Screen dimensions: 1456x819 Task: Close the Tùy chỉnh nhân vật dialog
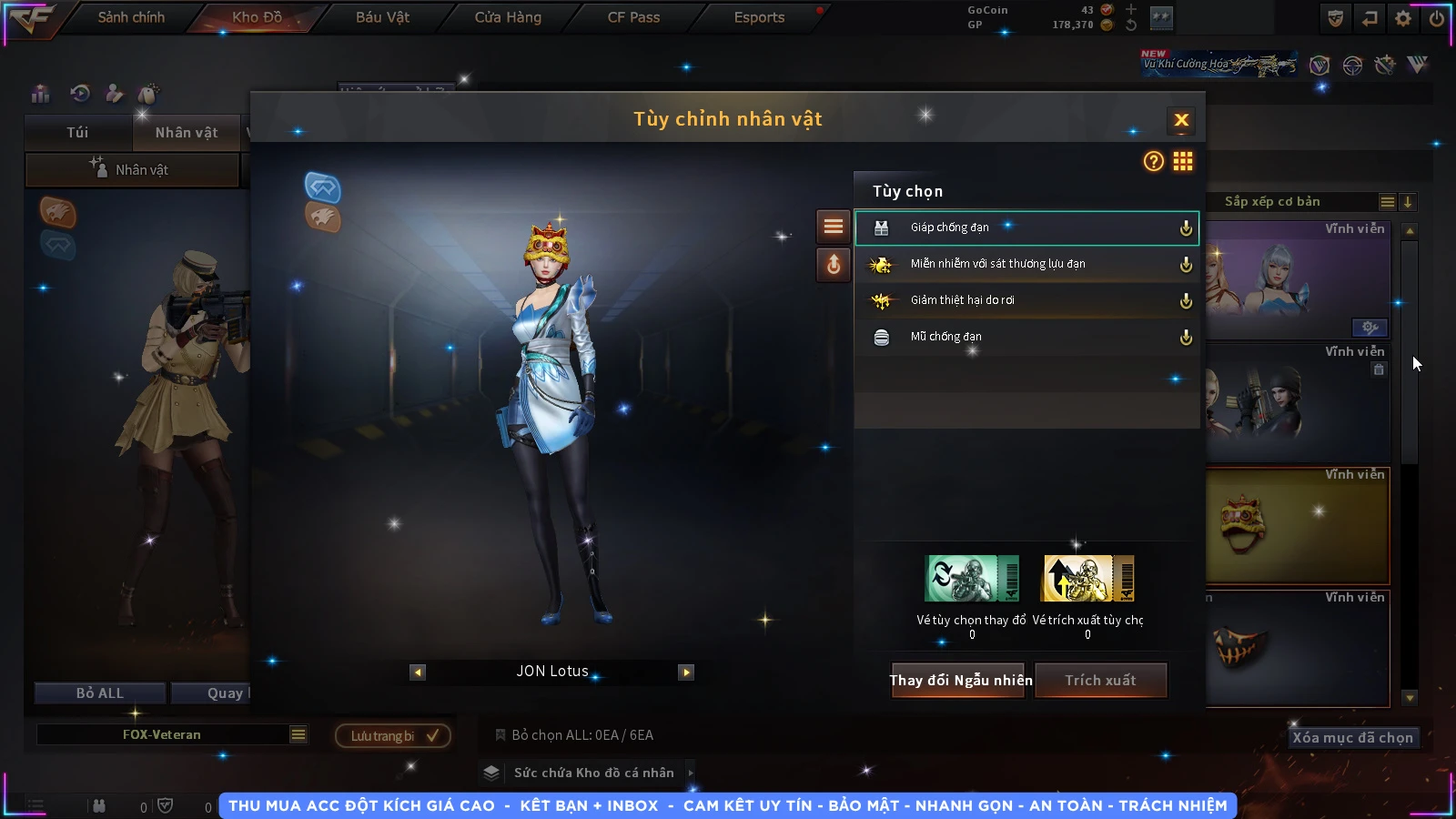click(x=1181, y=120)
